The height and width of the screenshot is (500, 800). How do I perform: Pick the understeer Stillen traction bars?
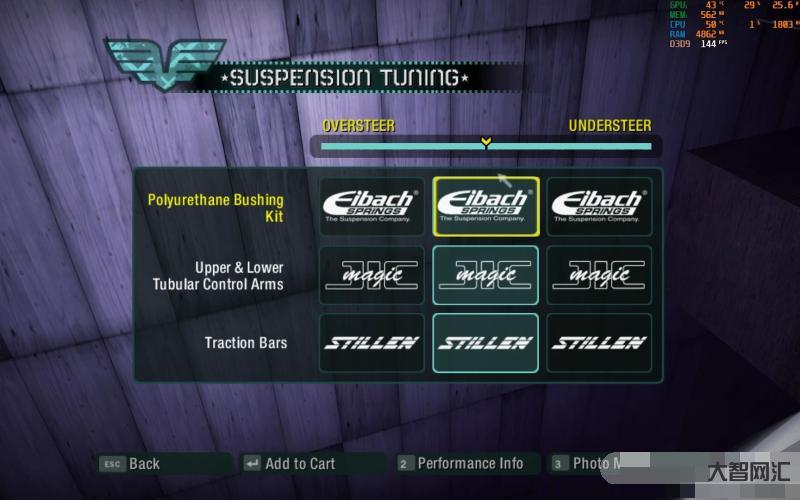pos(599,343)
